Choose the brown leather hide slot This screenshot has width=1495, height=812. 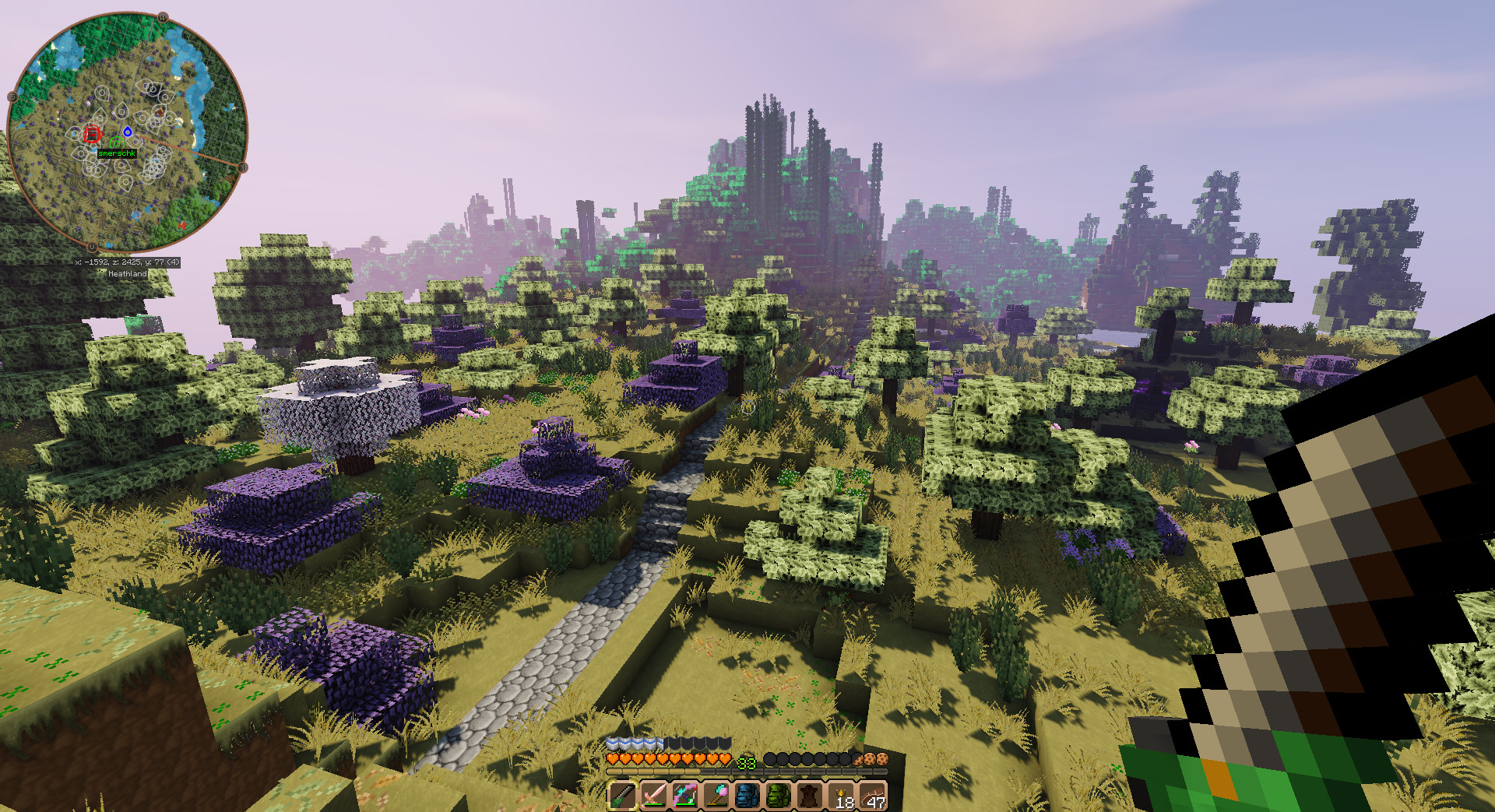pos(809,796)
